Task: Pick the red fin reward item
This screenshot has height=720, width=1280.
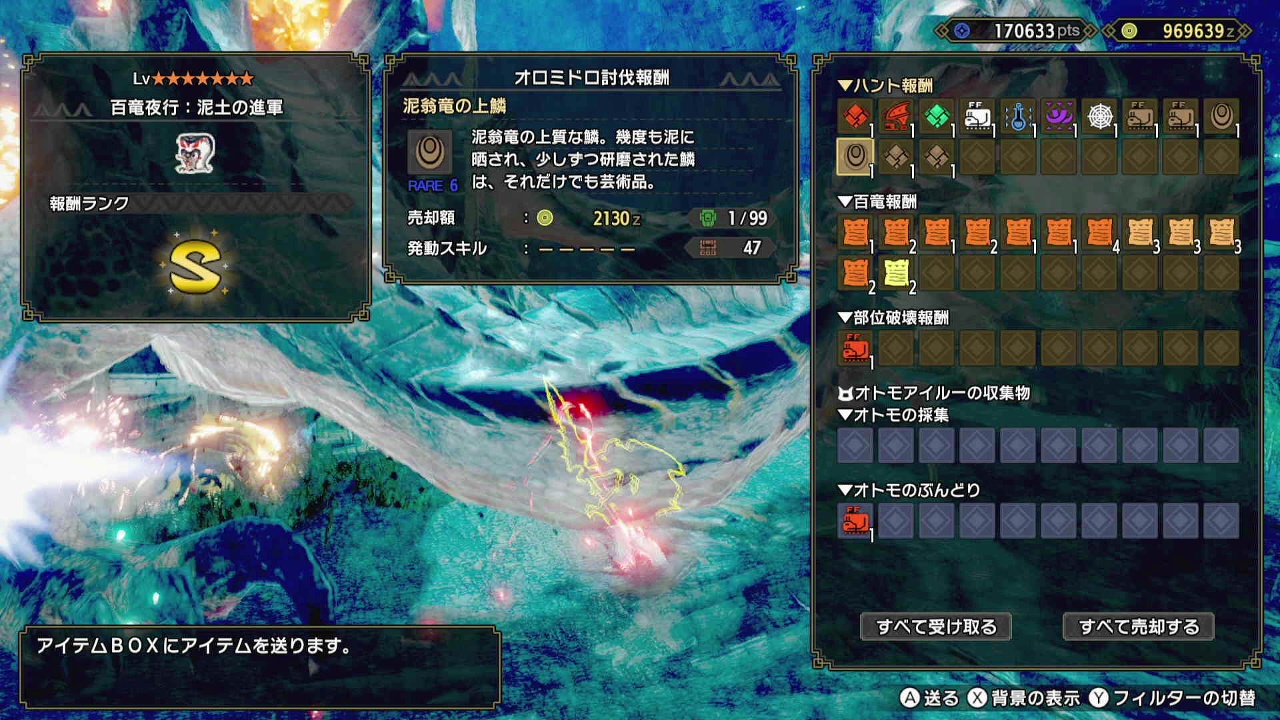Action: pyautogui.click(x=896, y=117)
